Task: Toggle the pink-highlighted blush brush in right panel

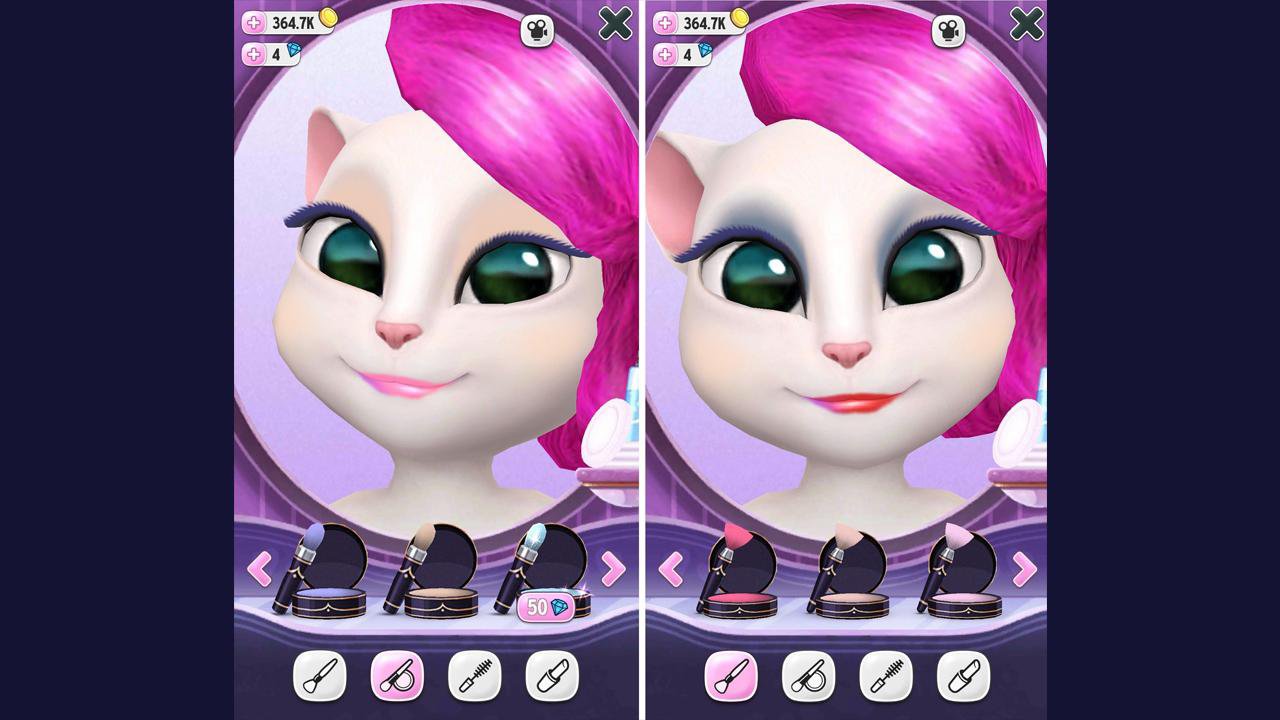Action: pyautogui.click(x=731, y=676)
